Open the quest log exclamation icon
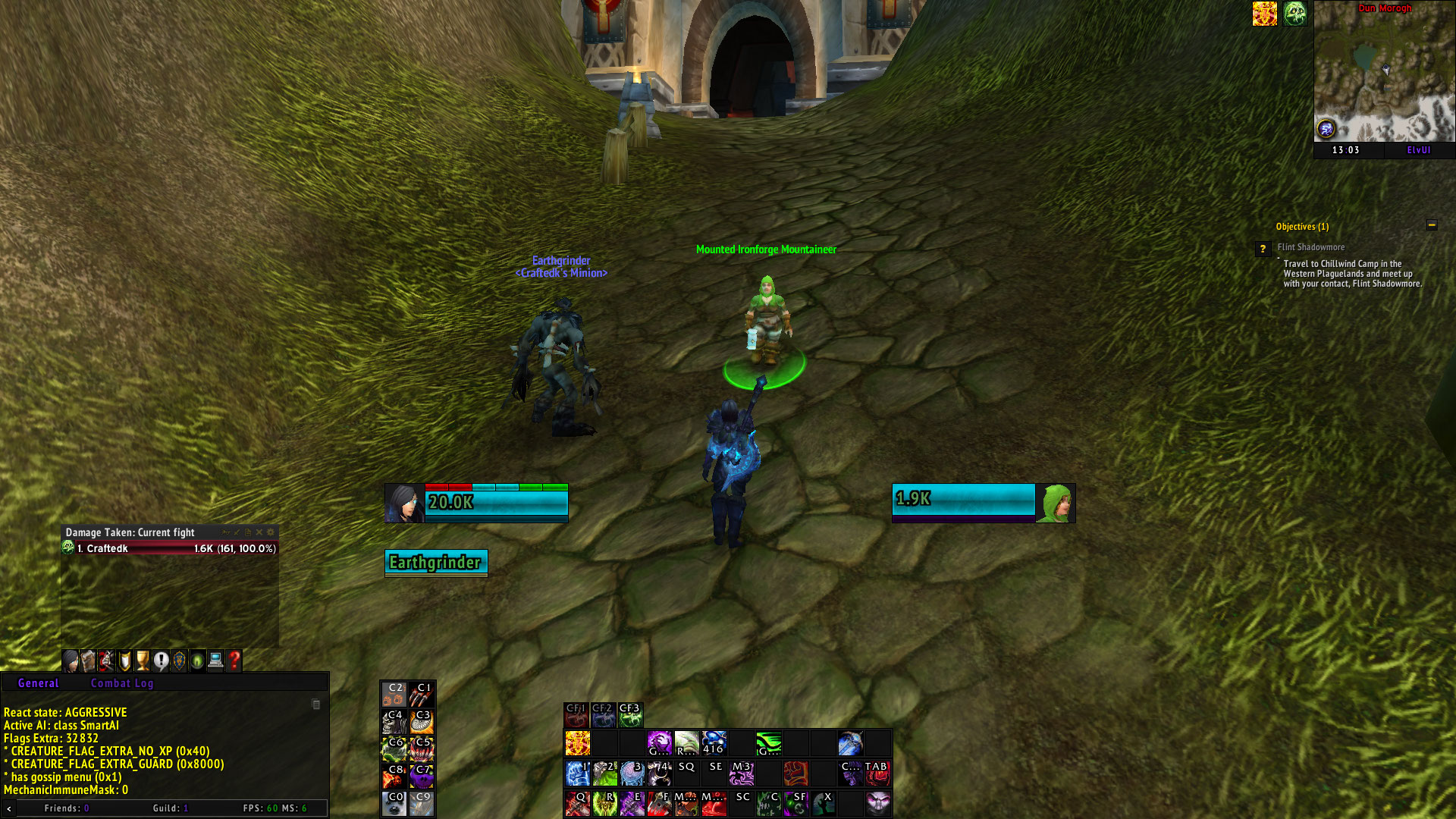This screenshot has width=1456, height=819. point(162,661)
